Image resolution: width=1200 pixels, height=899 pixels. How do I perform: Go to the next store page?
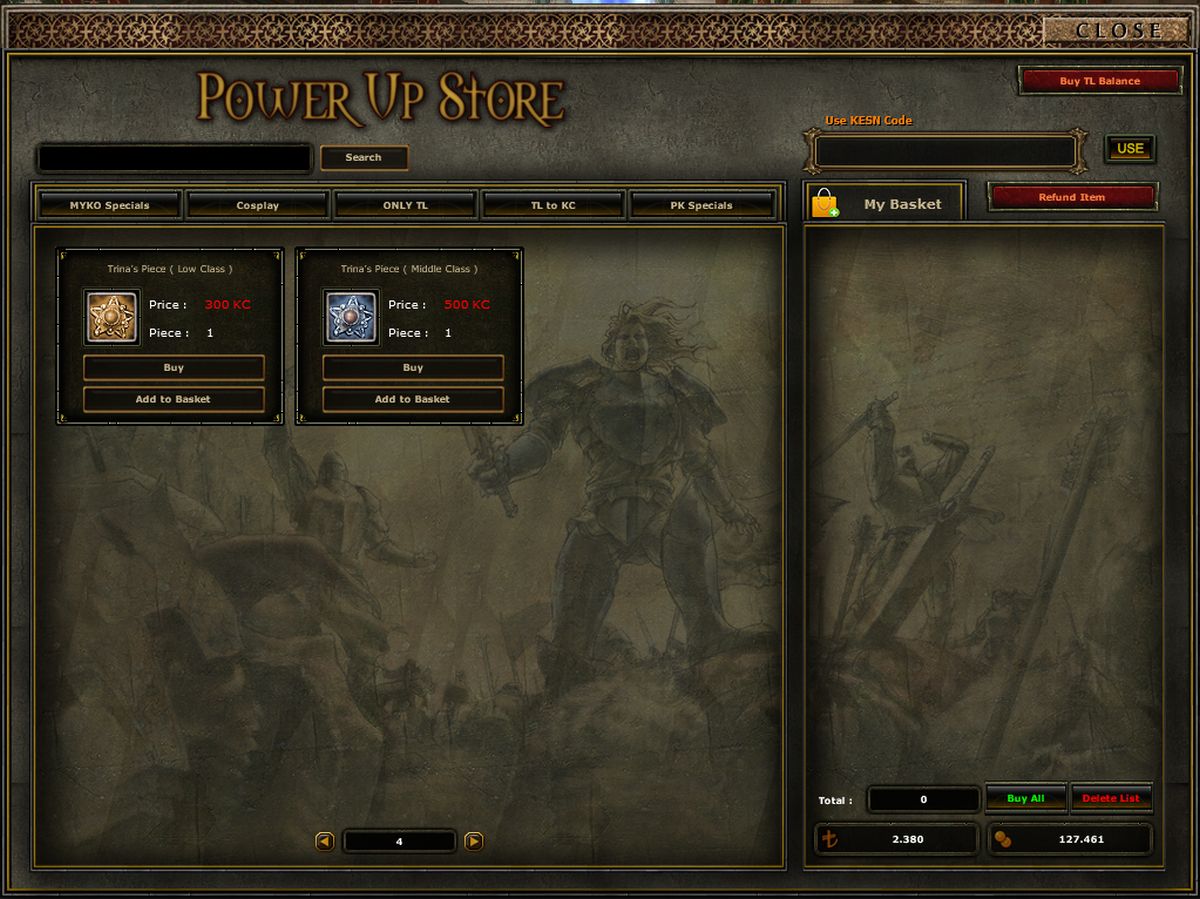474,842
